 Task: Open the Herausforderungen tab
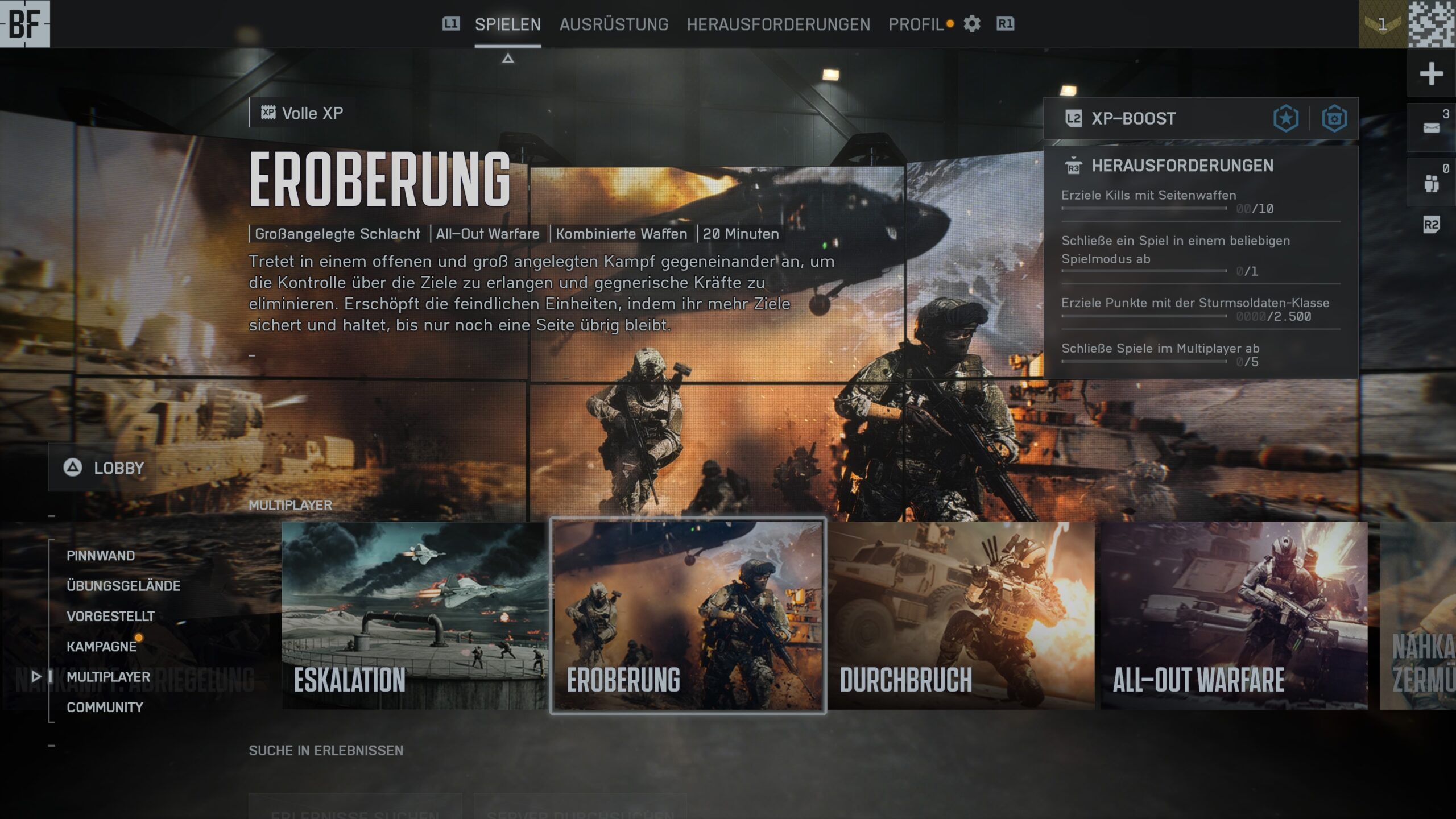778,24
